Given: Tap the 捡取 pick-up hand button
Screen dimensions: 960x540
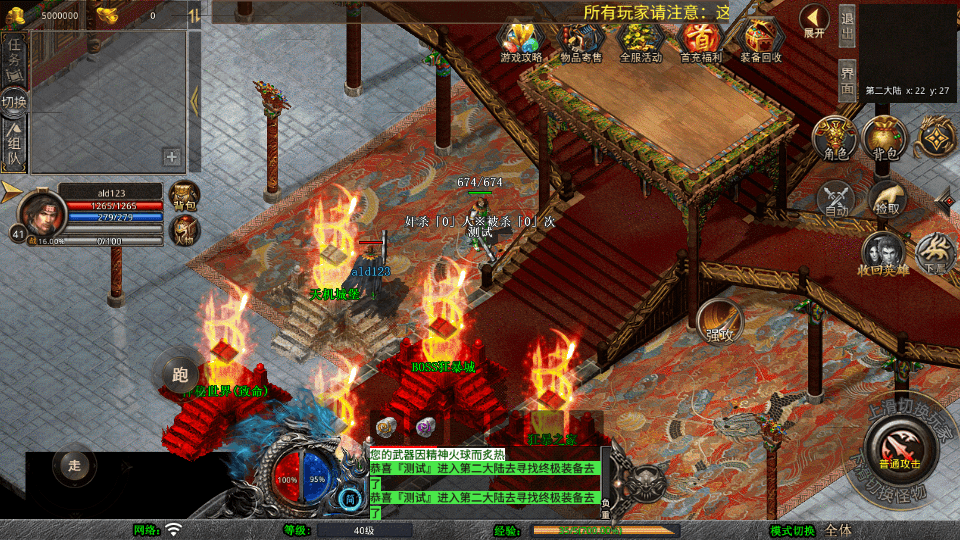Looking at the screenshot, I should point(886,199).
